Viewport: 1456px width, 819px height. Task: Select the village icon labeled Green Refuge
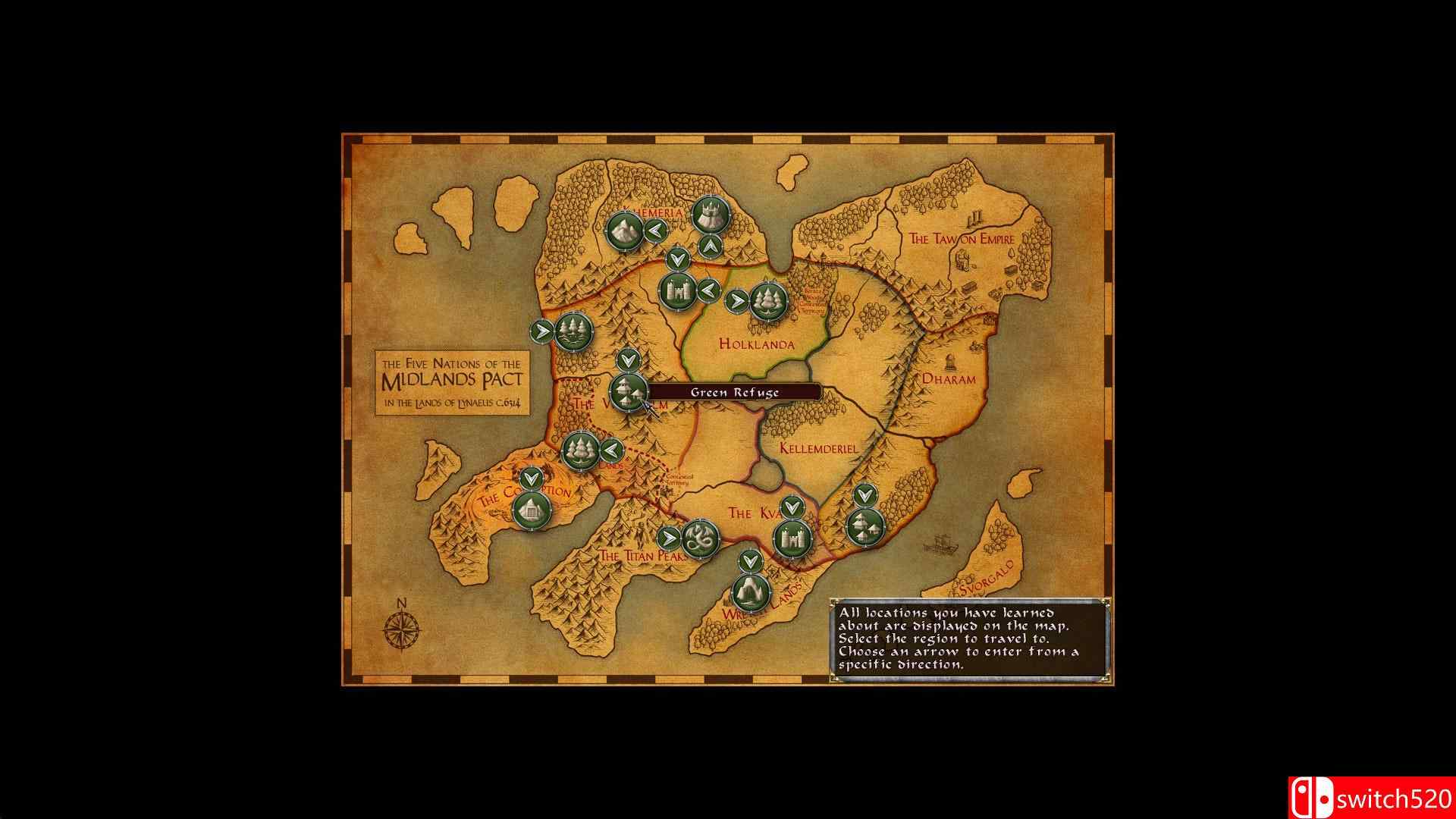pos(628,394)
